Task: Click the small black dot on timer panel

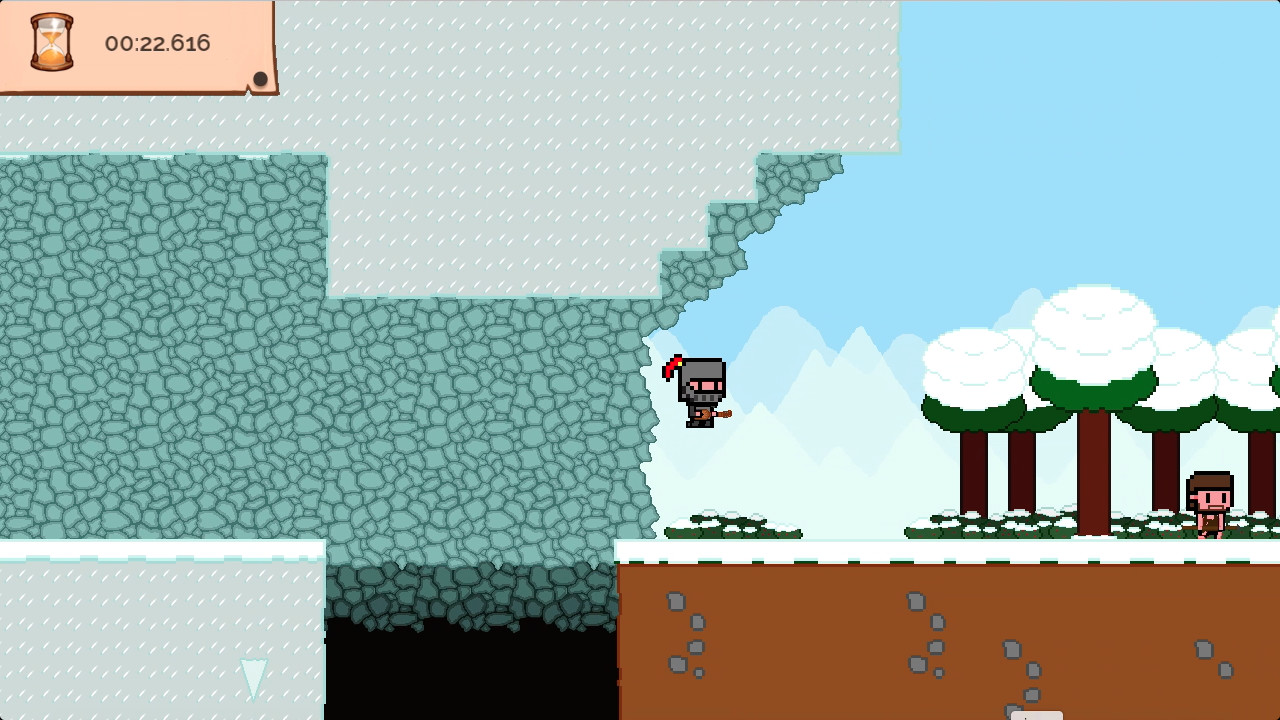Action: coord(262,77)
